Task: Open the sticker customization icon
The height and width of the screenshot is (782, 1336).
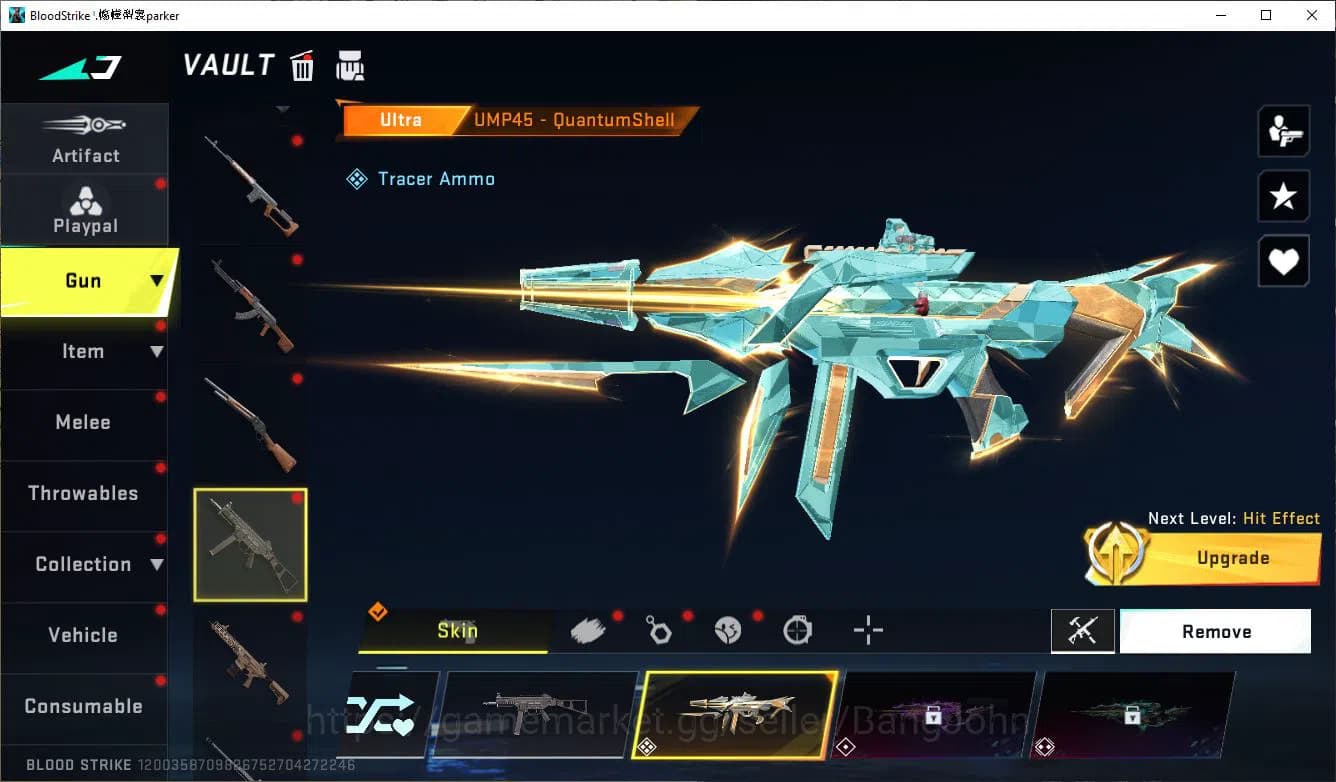Action: [729, 630]
